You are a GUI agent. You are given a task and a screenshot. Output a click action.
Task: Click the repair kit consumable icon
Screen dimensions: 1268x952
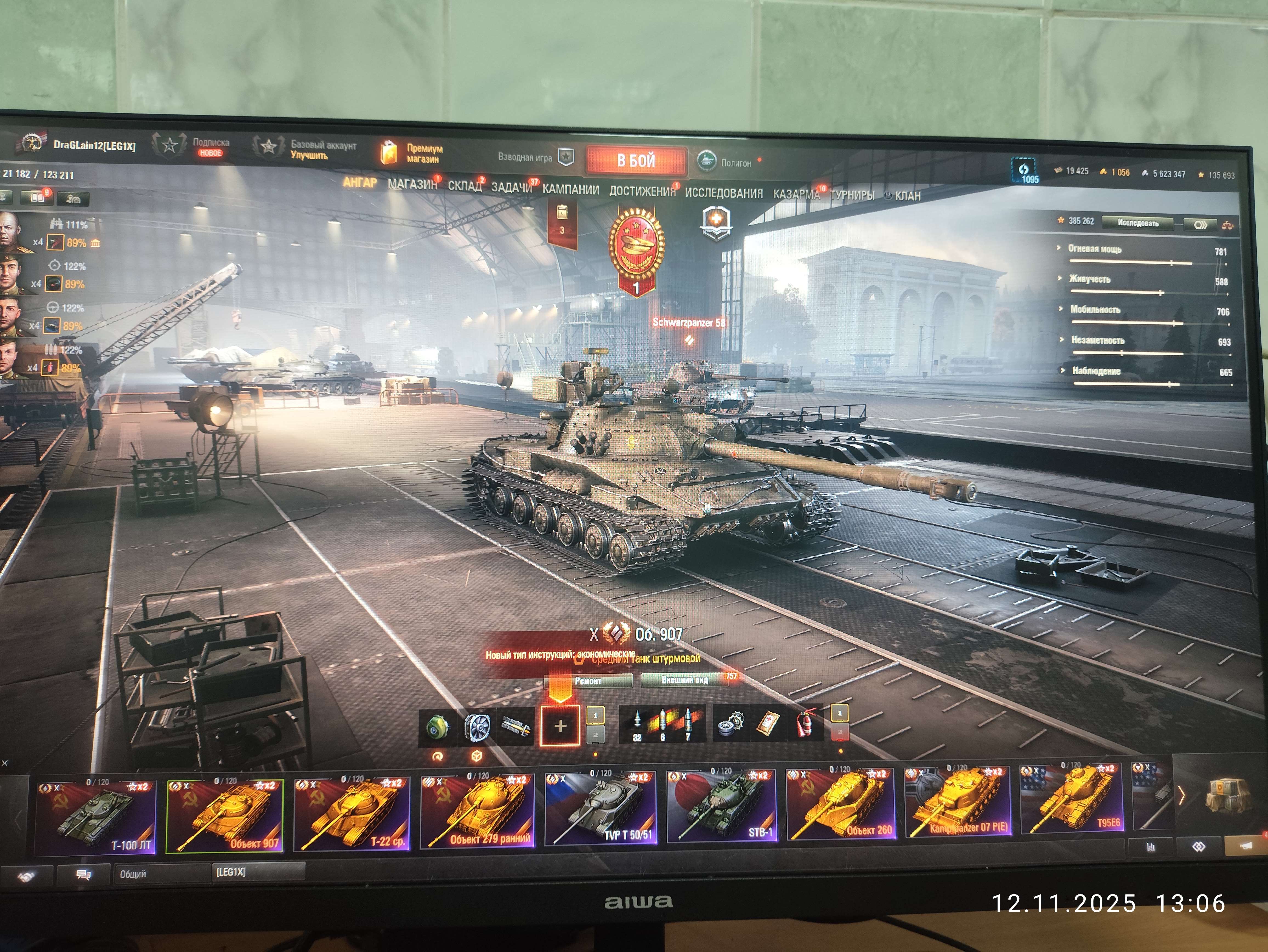[x=731, y=723]
